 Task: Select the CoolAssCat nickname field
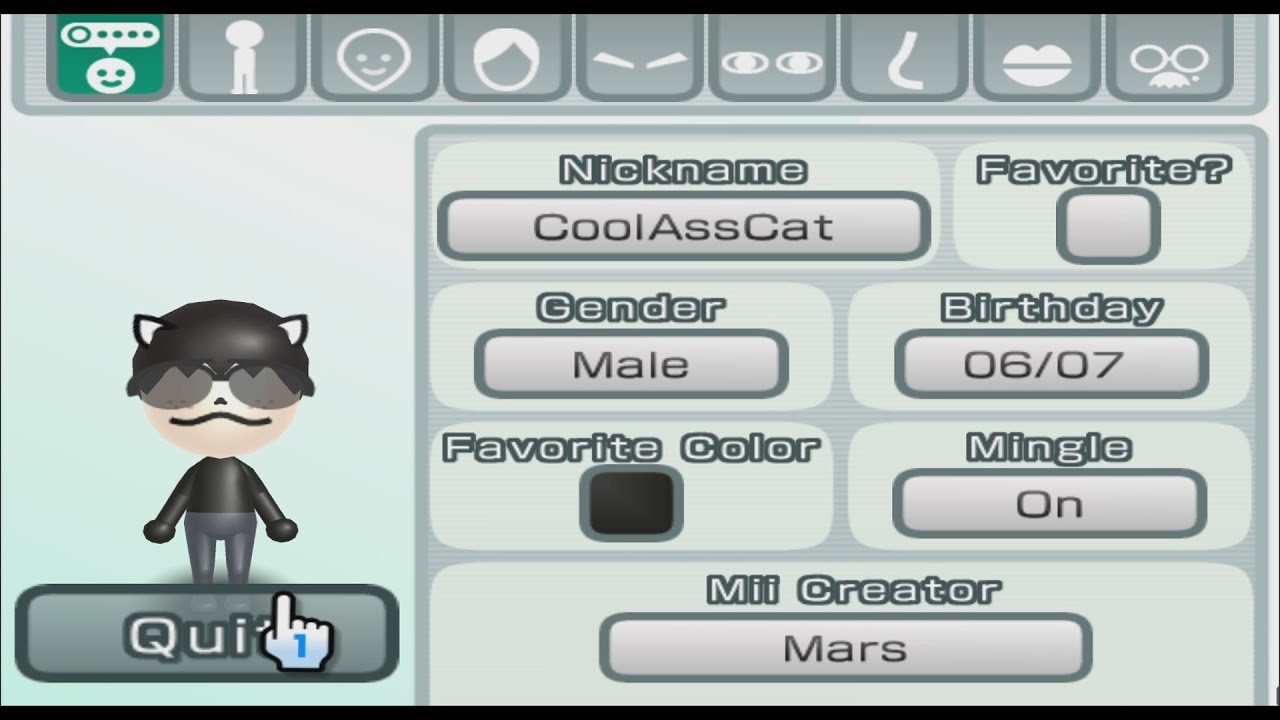pyautogui.click(x=683, y=226)
